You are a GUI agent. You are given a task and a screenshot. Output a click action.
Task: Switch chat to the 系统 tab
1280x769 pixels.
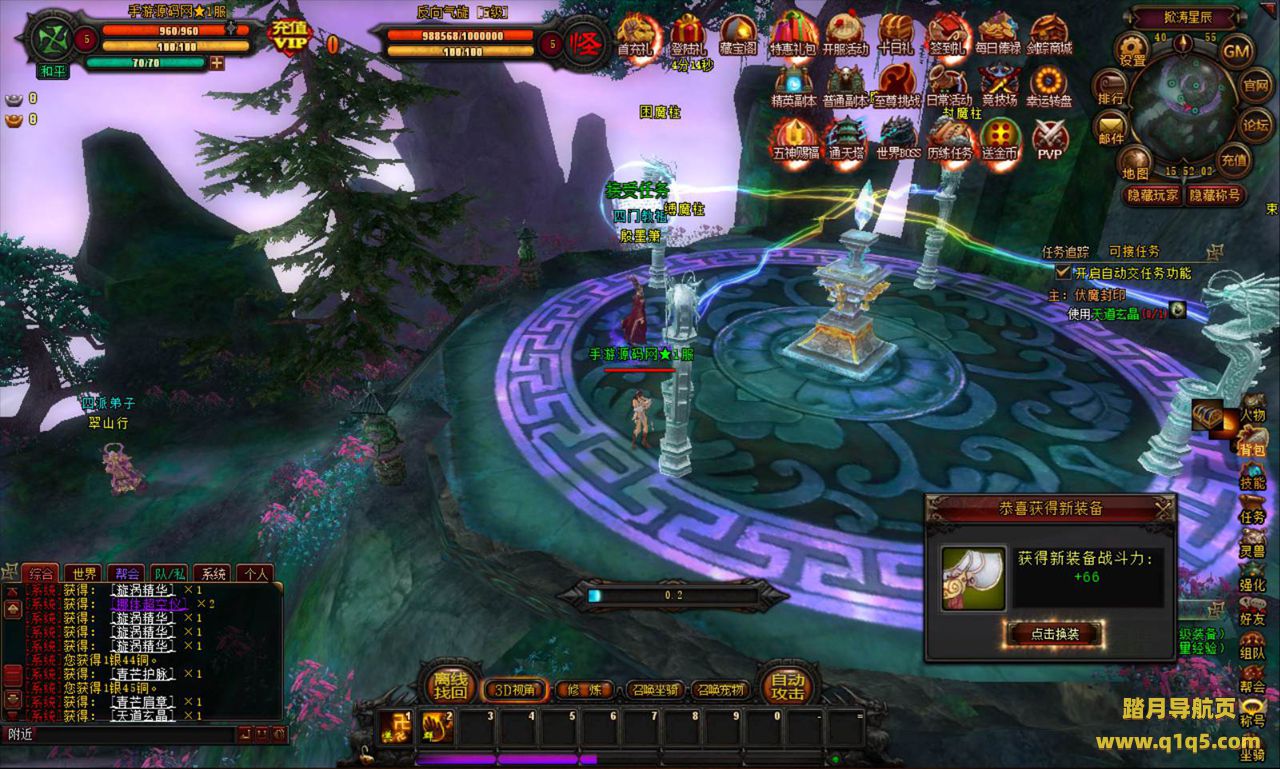[x=212, y=573]
